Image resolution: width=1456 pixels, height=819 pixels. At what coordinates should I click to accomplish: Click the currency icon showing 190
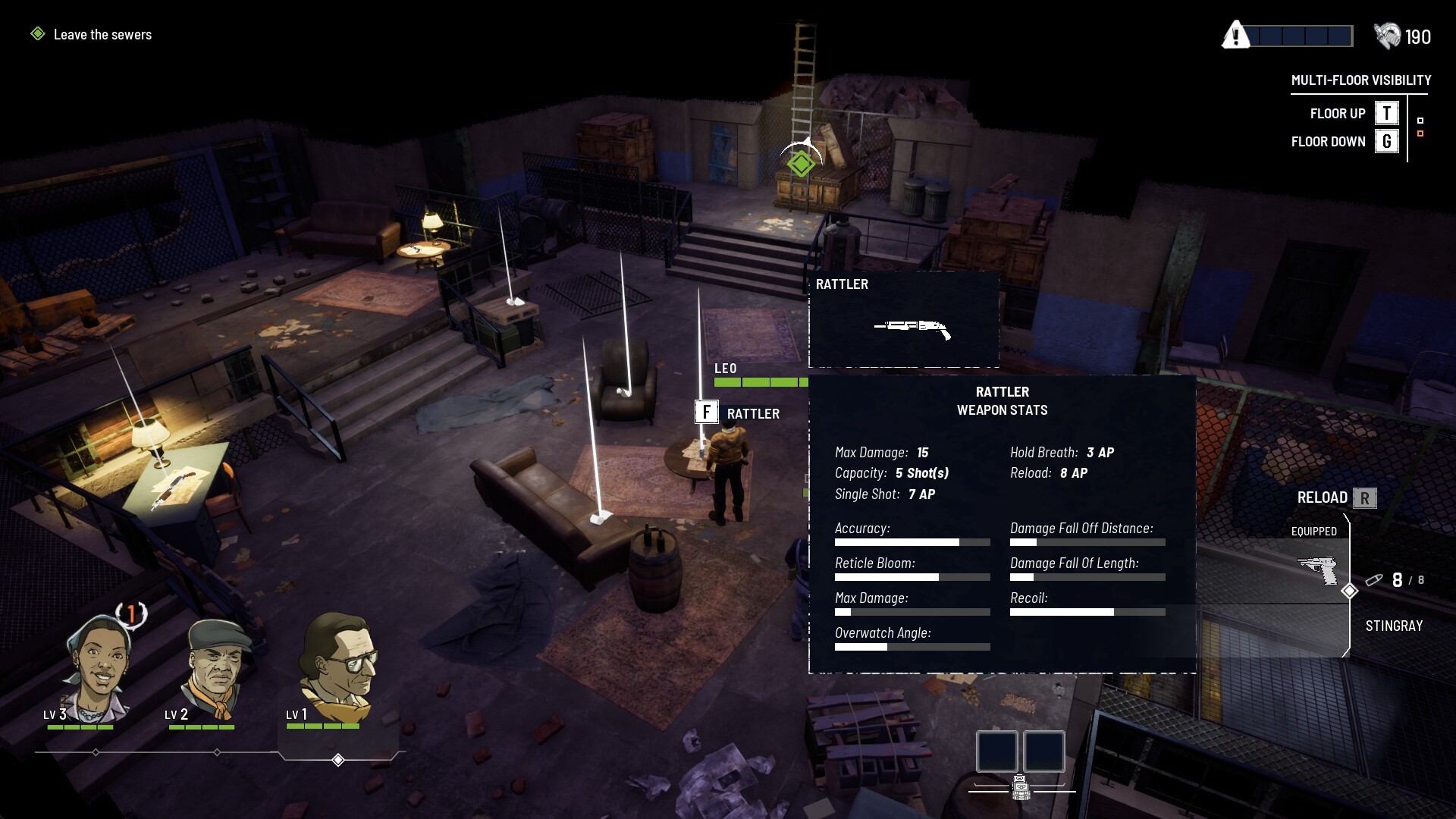1387,36
